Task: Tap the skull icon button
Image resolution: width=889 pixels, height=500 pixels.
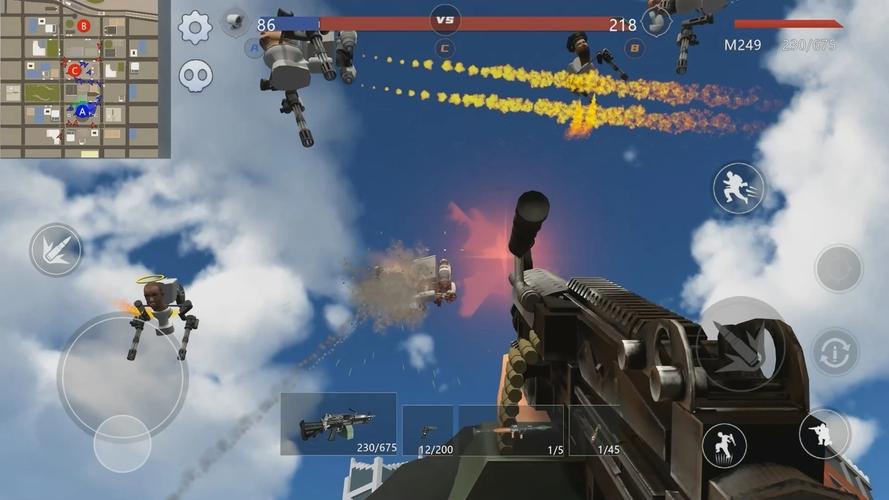Action: coord(195,76)
